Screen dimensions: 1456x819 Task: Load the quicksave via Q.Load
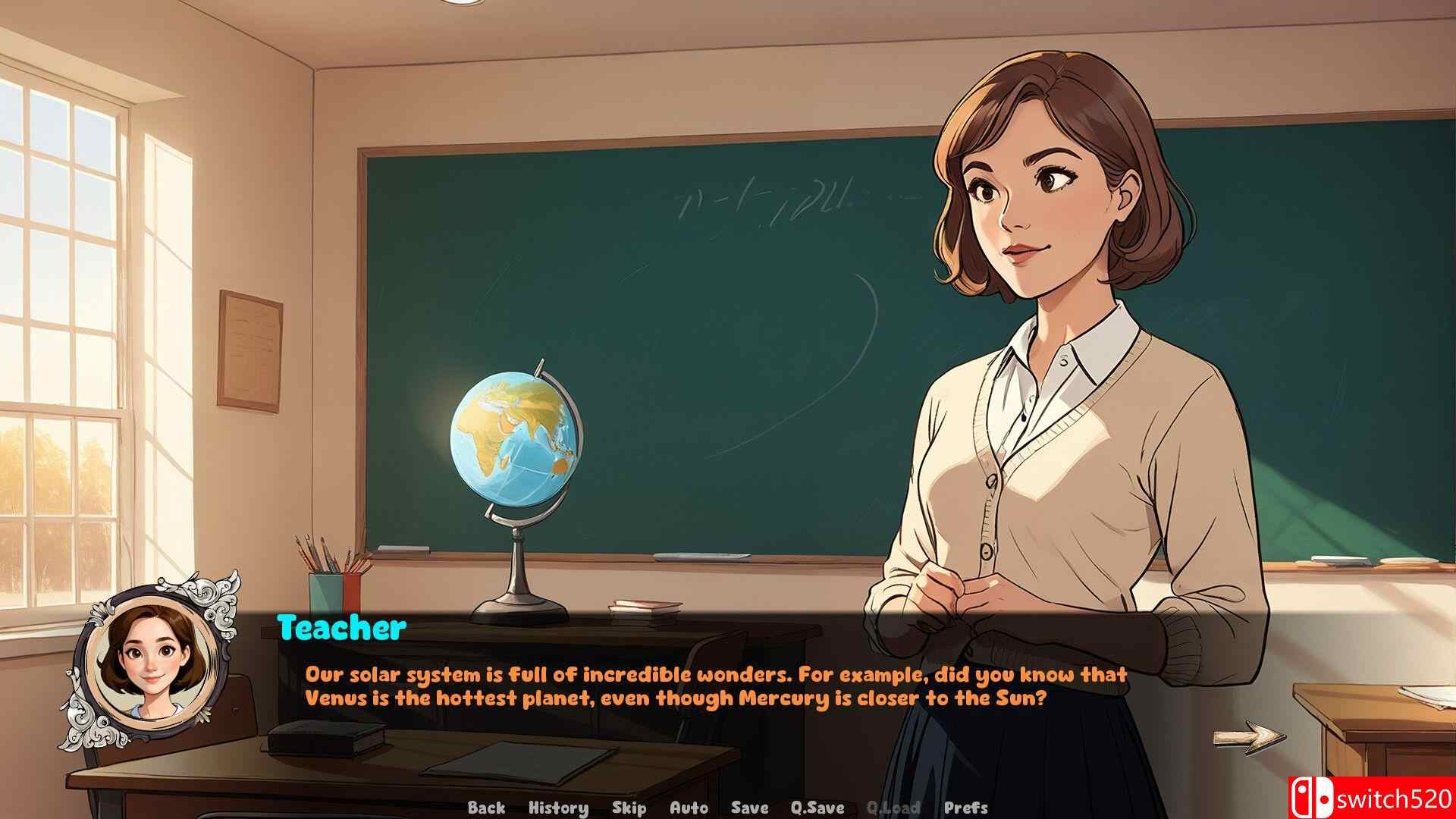coord(895,808)
